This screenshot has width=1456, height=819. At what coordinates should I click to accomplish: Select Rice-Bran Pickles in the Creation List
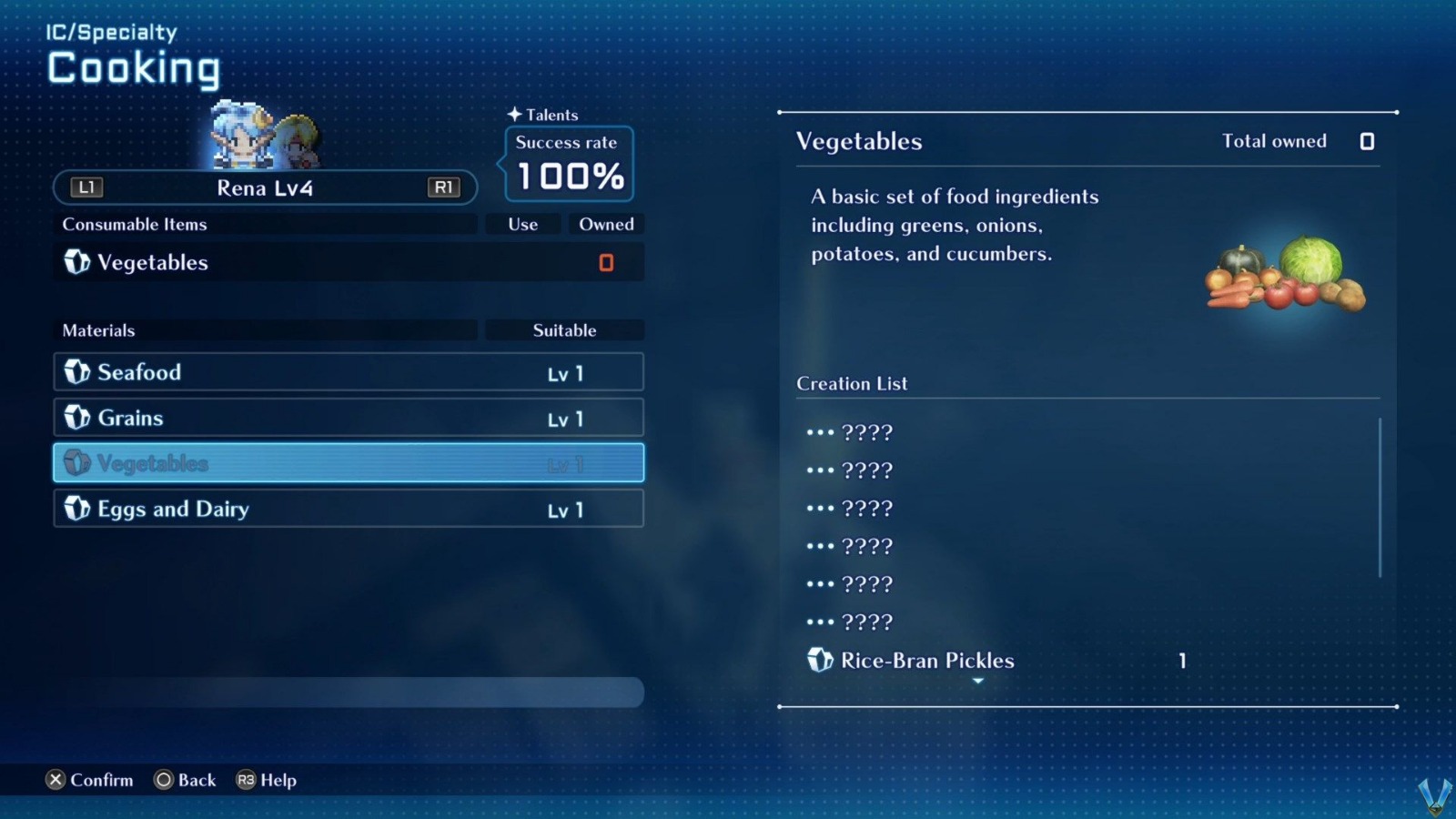pos(926,661)
